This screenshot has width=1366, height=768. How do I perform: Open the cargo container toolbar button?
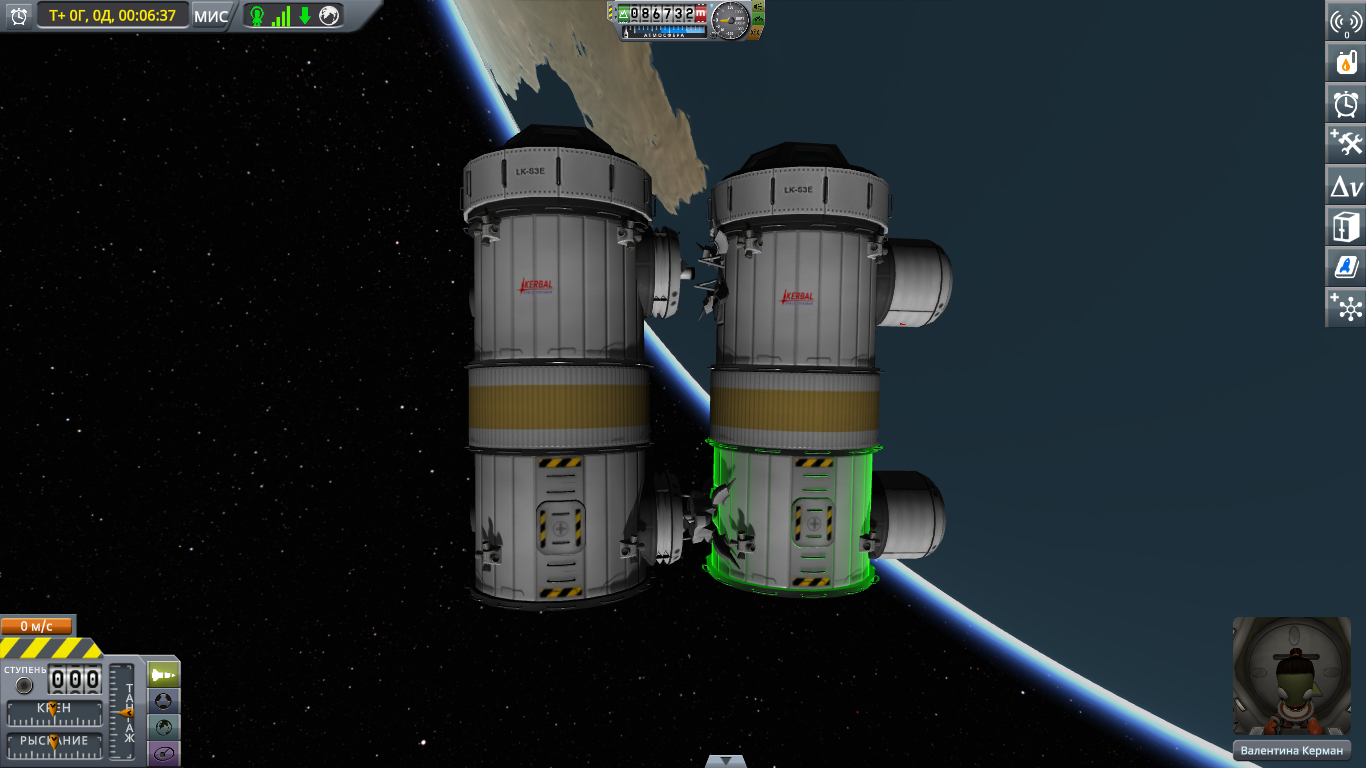(x=1346, y=226)
